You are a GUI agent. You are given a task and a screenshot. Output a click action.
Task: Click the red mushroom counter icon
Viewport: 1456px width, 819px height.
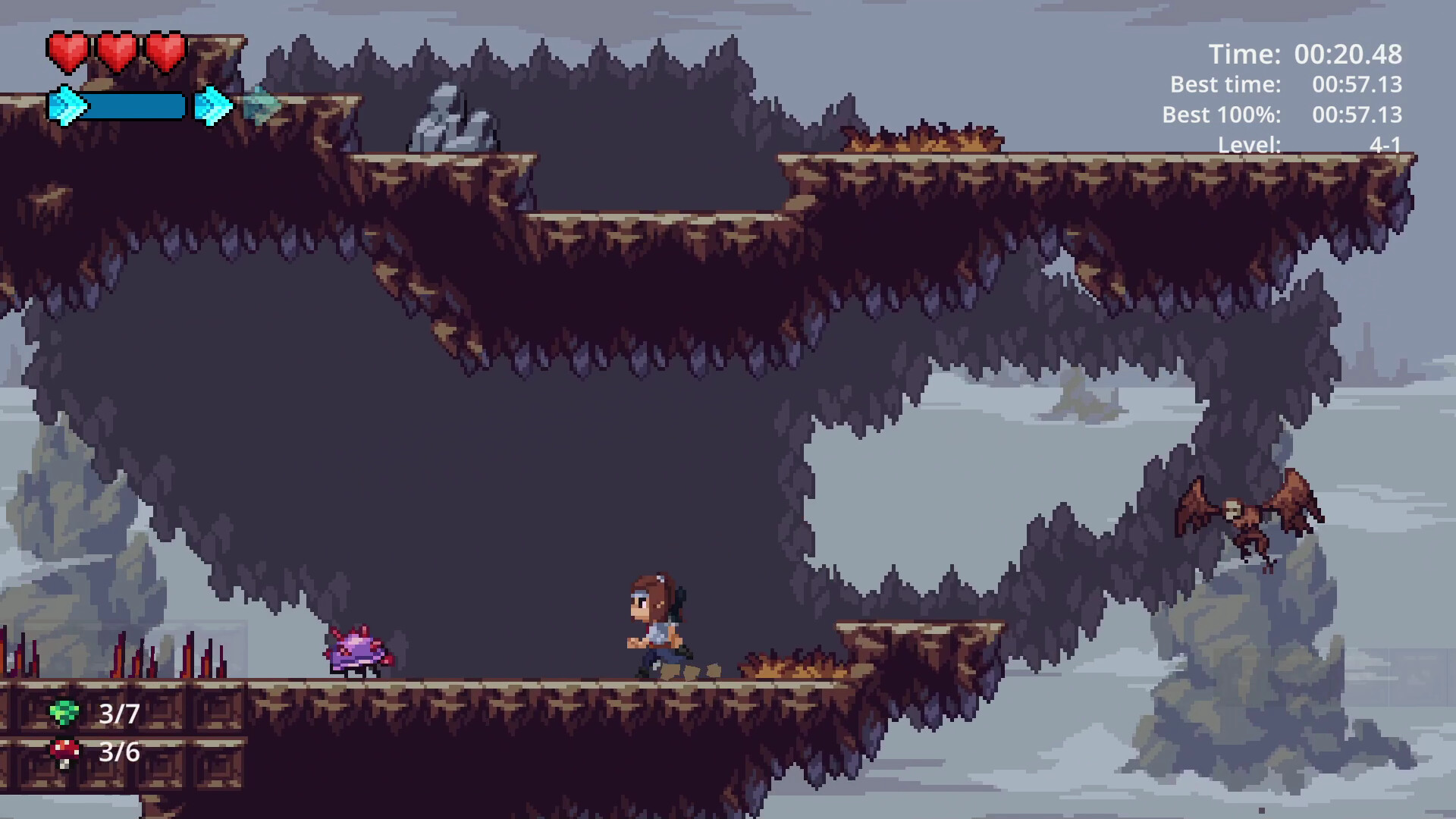coord(64,753)
